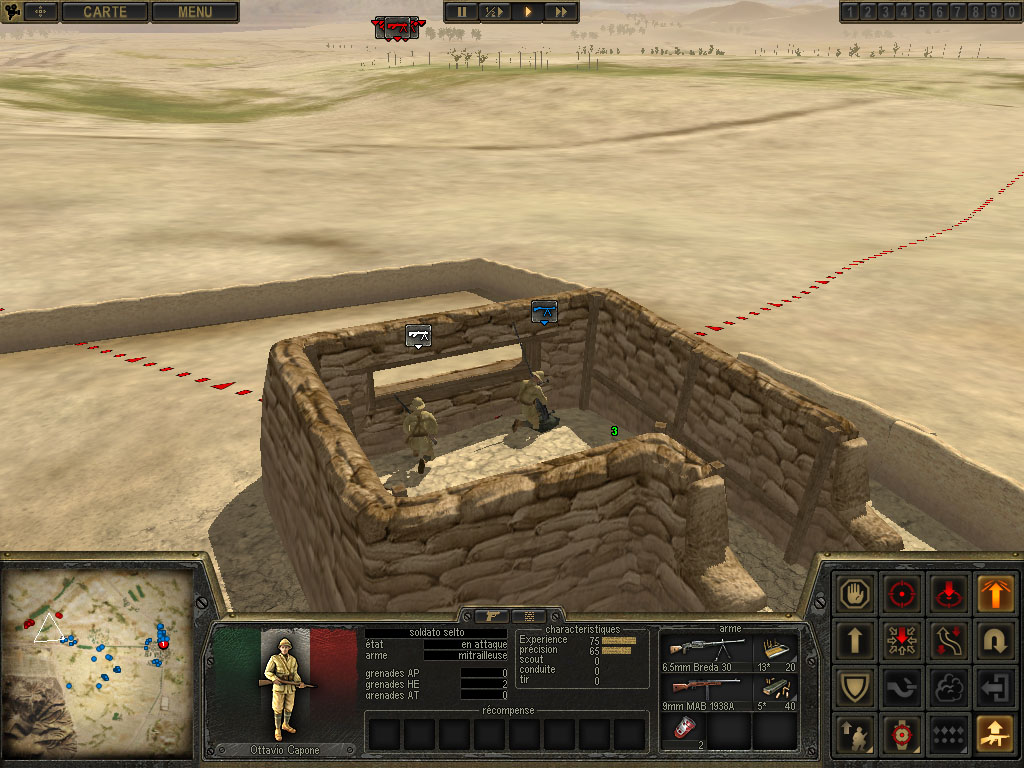Issue the stop order (hand icon)
The image size is (1024, 768).
point(855,594)
